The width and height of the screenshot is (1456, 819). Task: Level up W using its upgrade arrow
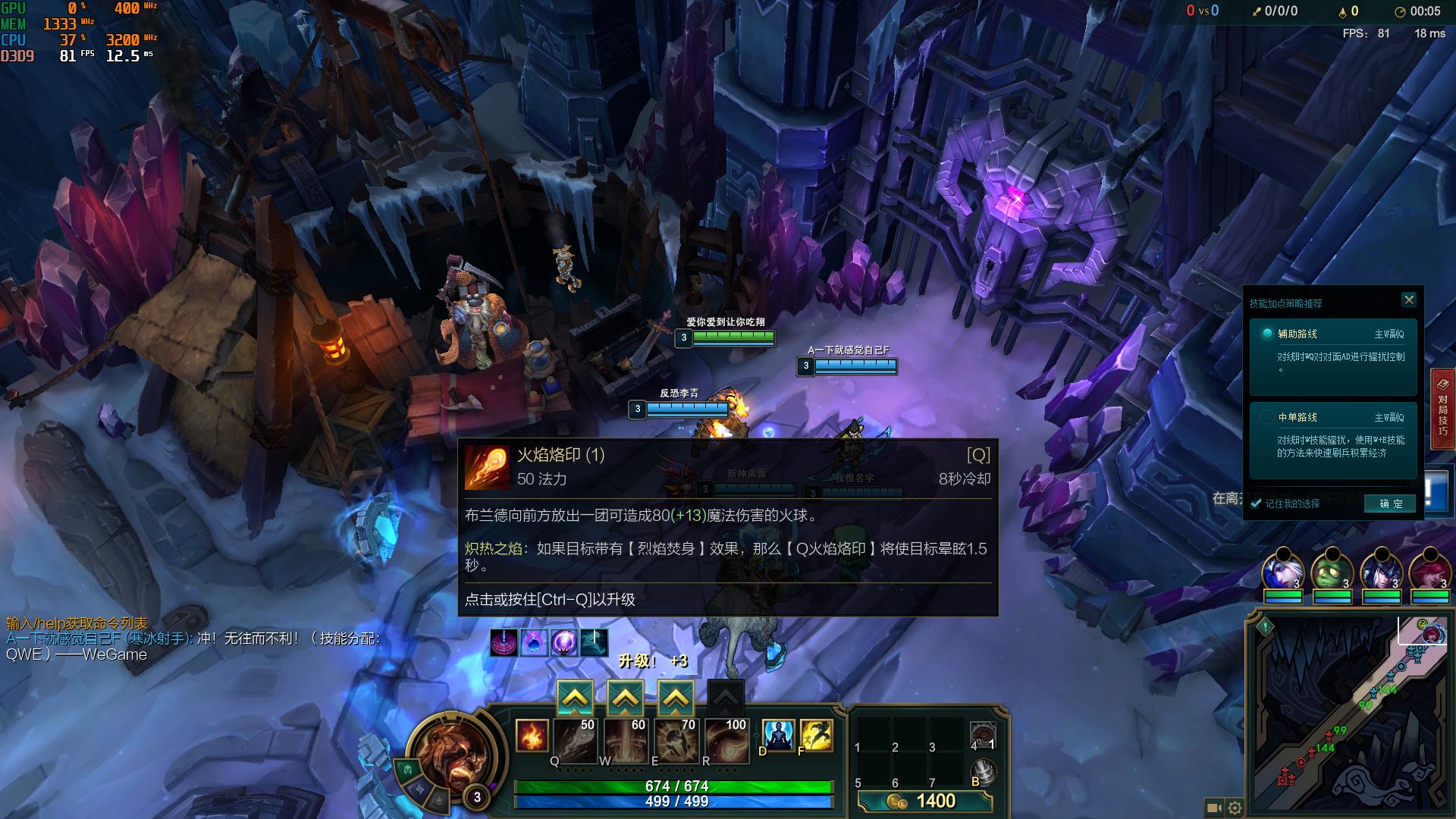624,695
